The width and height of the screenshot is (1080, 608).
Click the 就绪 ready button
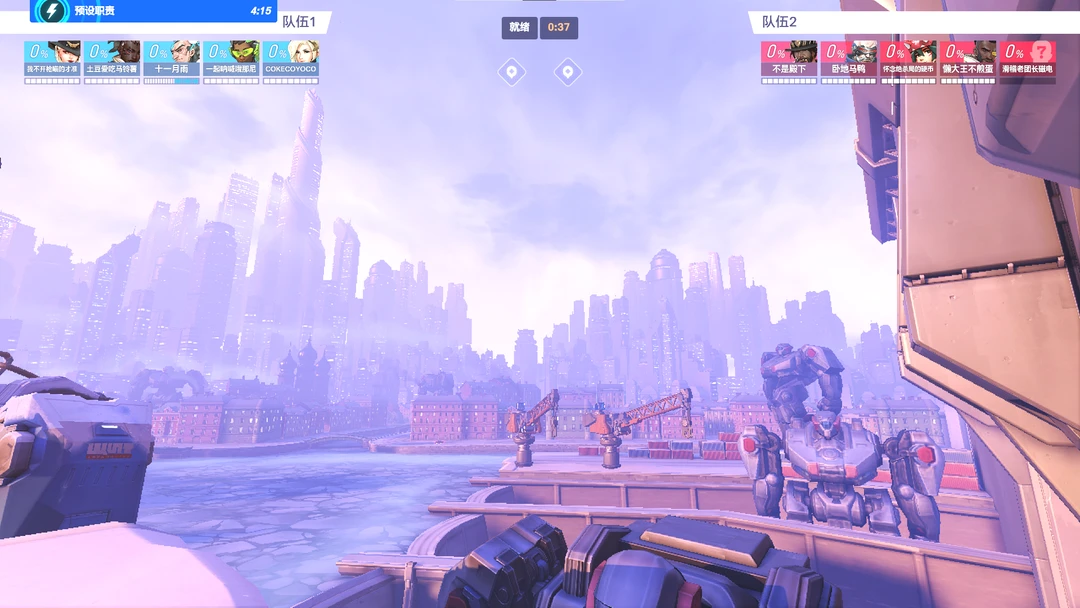(x=519, y=27)
